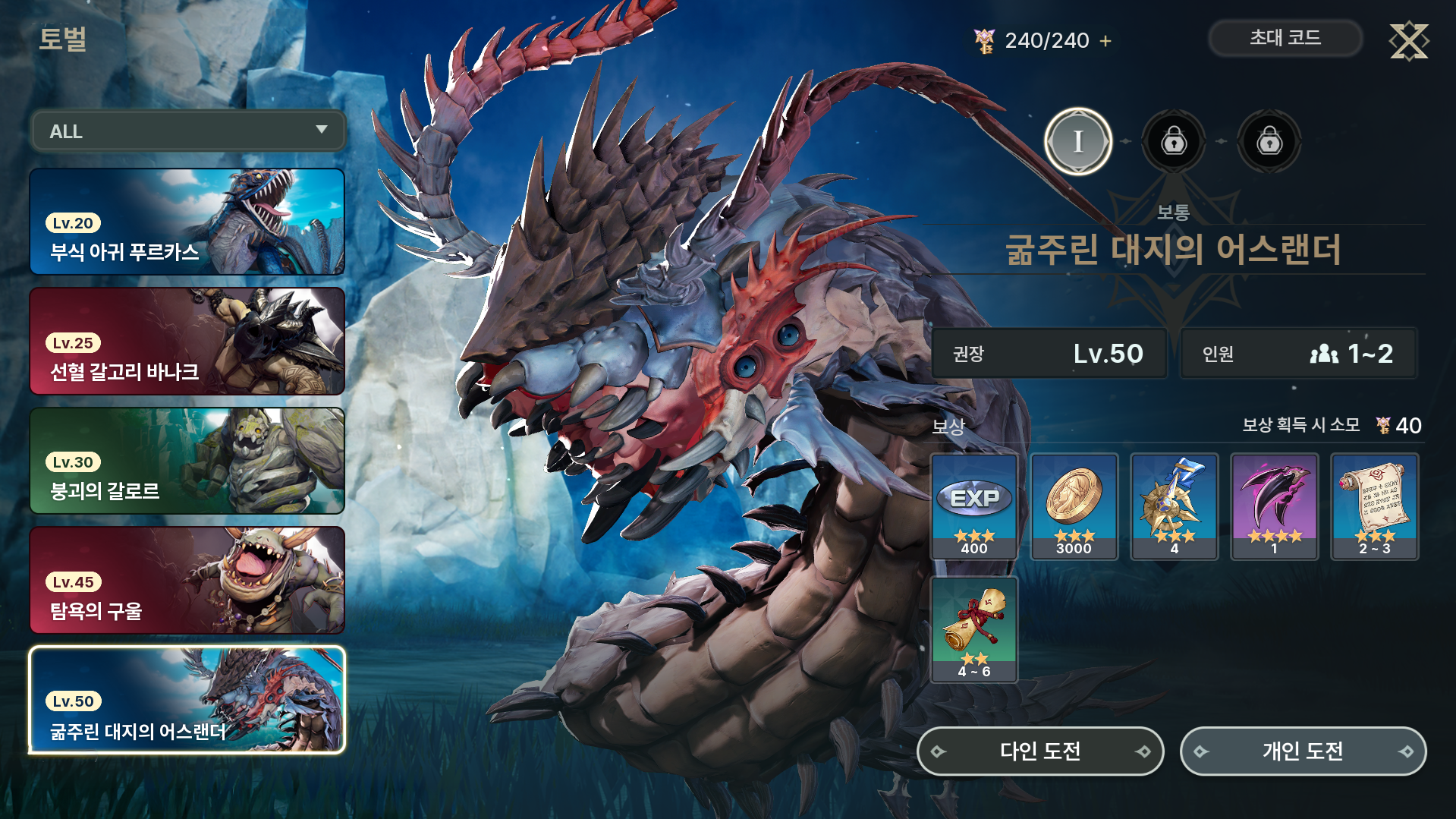
Task: View the parchment scroll 2~3 reward
Action: tap(1374, 506)
